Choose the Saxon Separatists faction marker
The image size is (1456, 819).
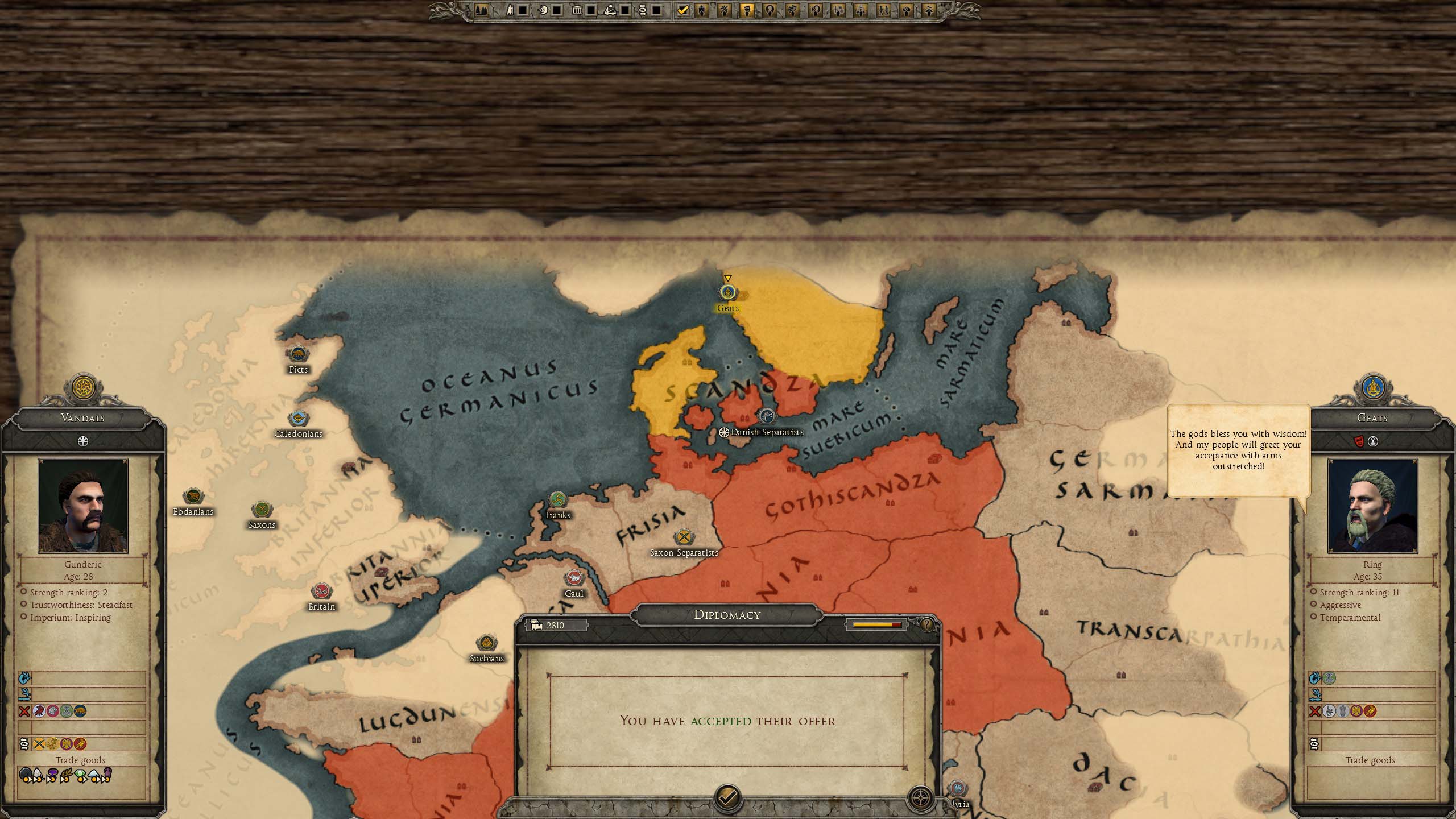[684, 537]
